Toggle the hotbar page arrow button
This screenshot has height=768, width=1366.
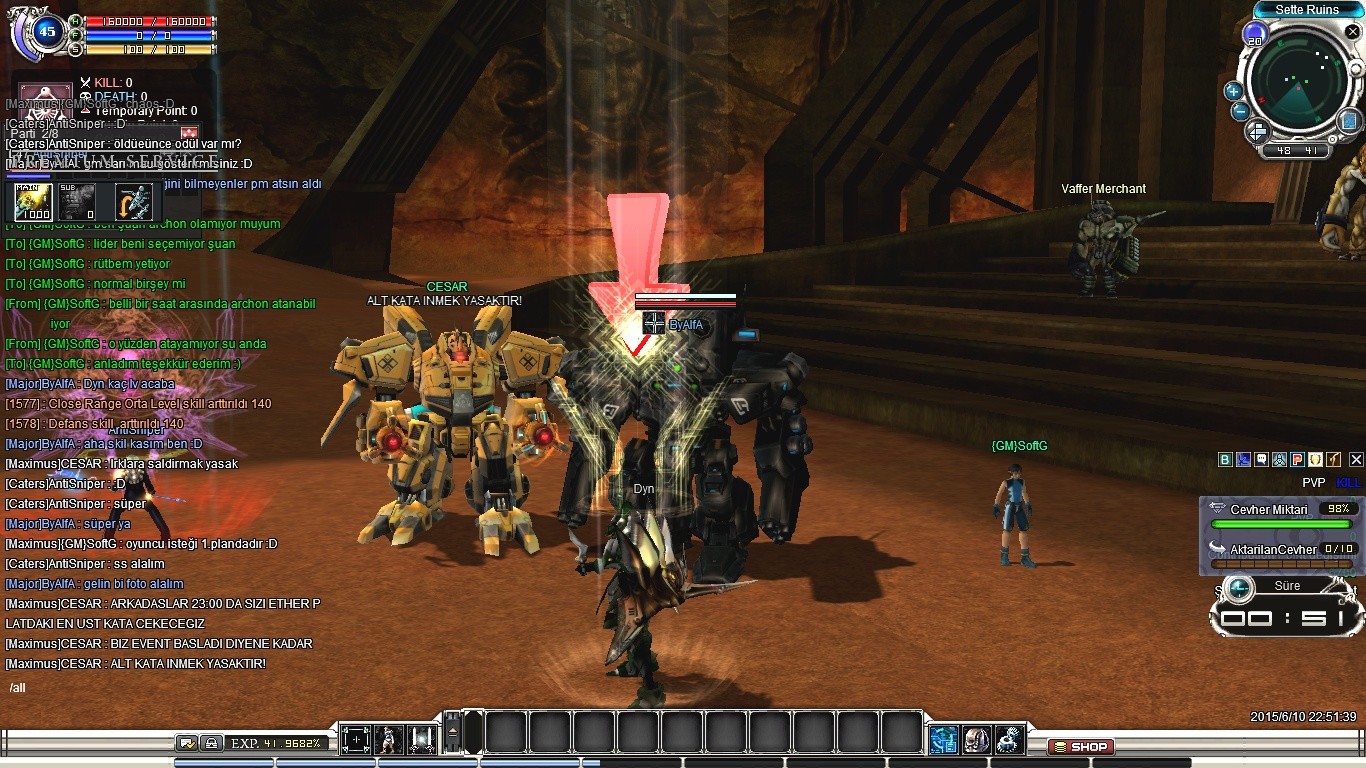click(453, 733)
